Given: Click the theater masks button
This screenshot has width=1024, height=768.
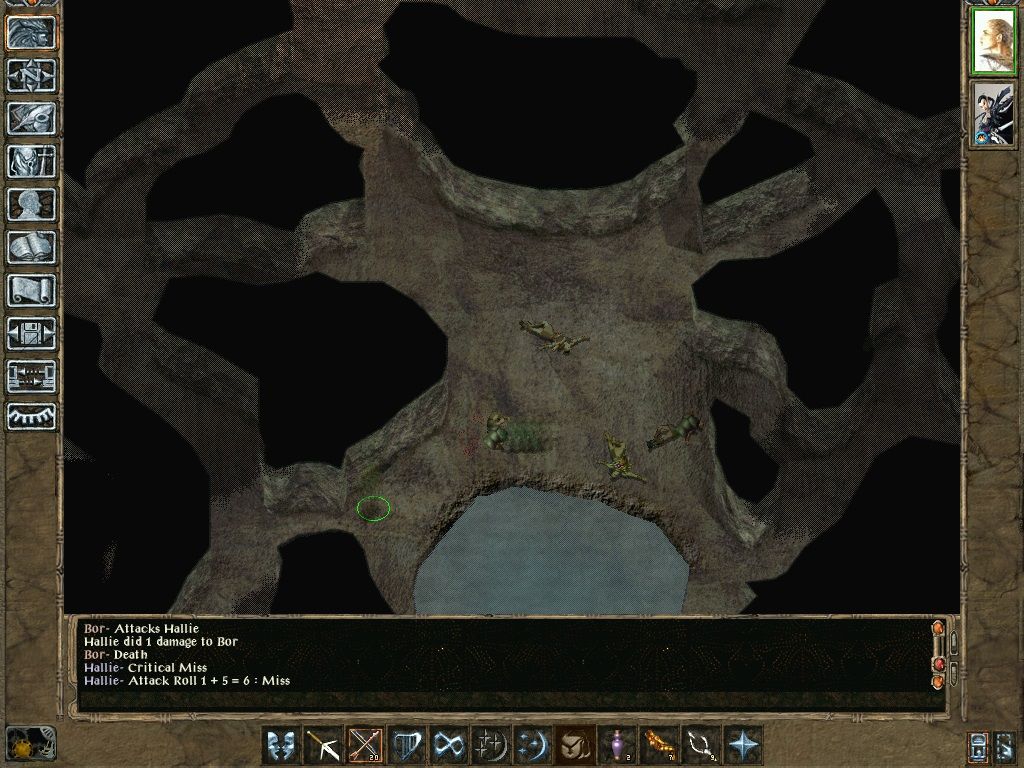Looking at the screenshot, I should pos(279,745).
